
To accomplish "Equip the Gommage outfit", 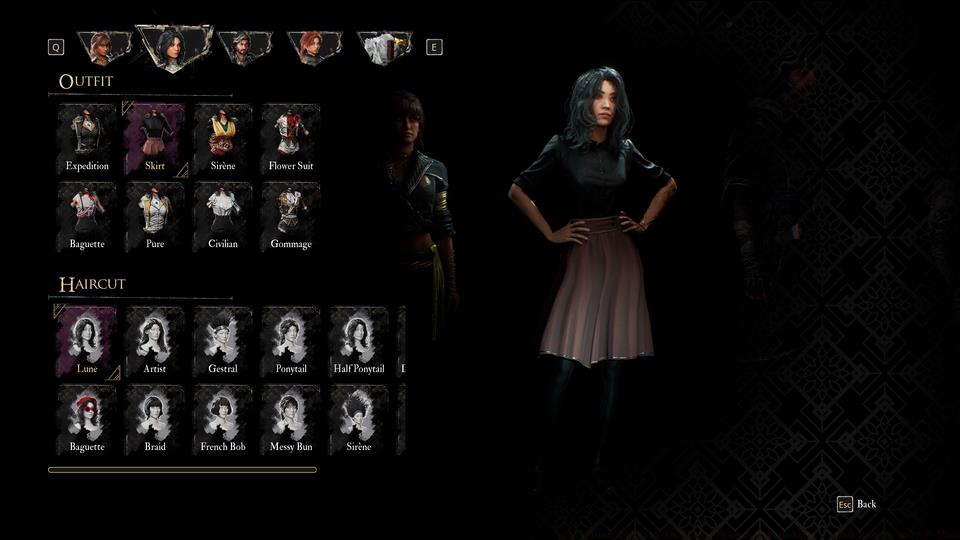I will pos(291,216).
